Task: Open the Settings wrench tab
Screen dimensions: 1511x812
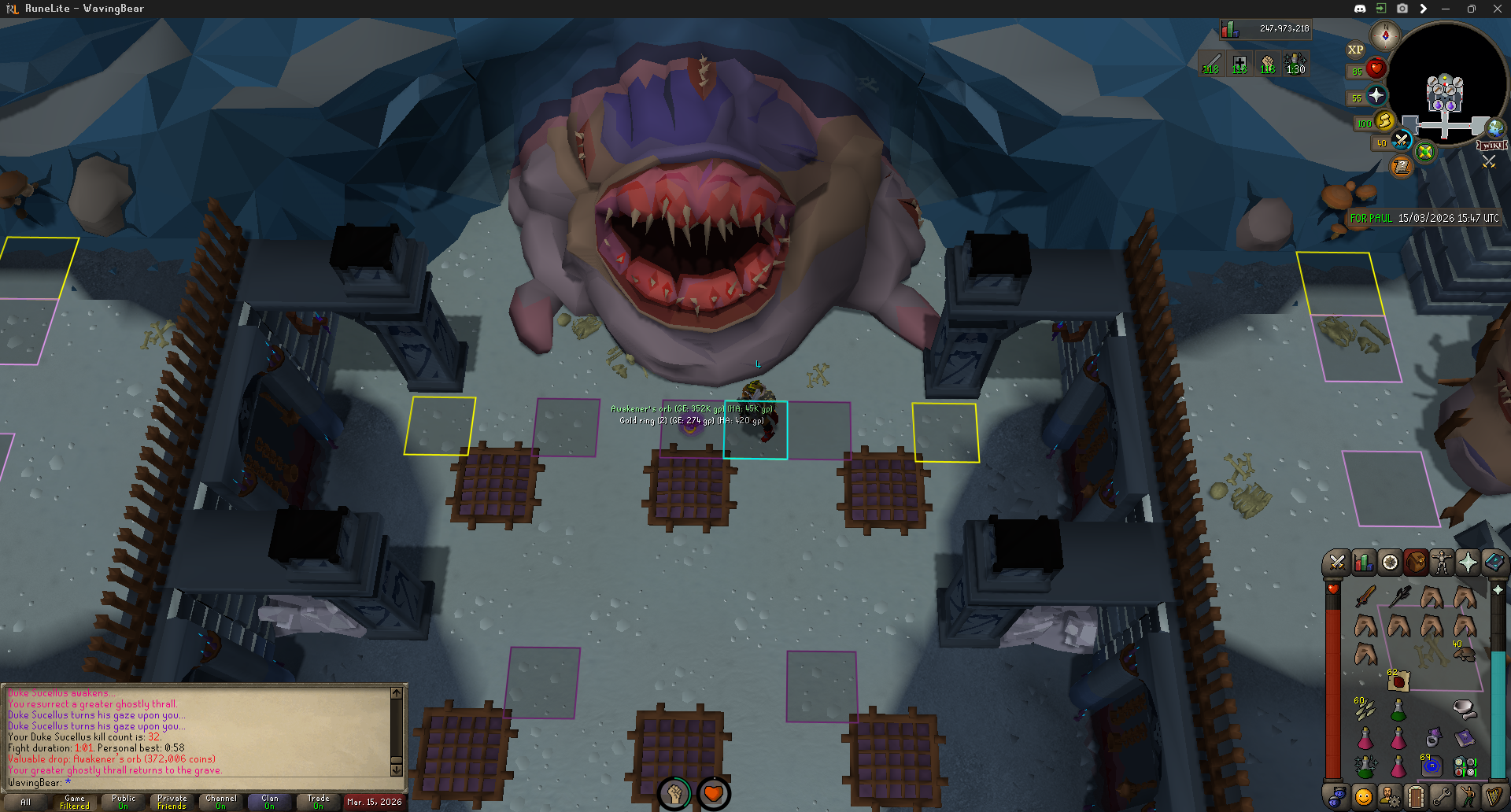Action: (1442, 797)
